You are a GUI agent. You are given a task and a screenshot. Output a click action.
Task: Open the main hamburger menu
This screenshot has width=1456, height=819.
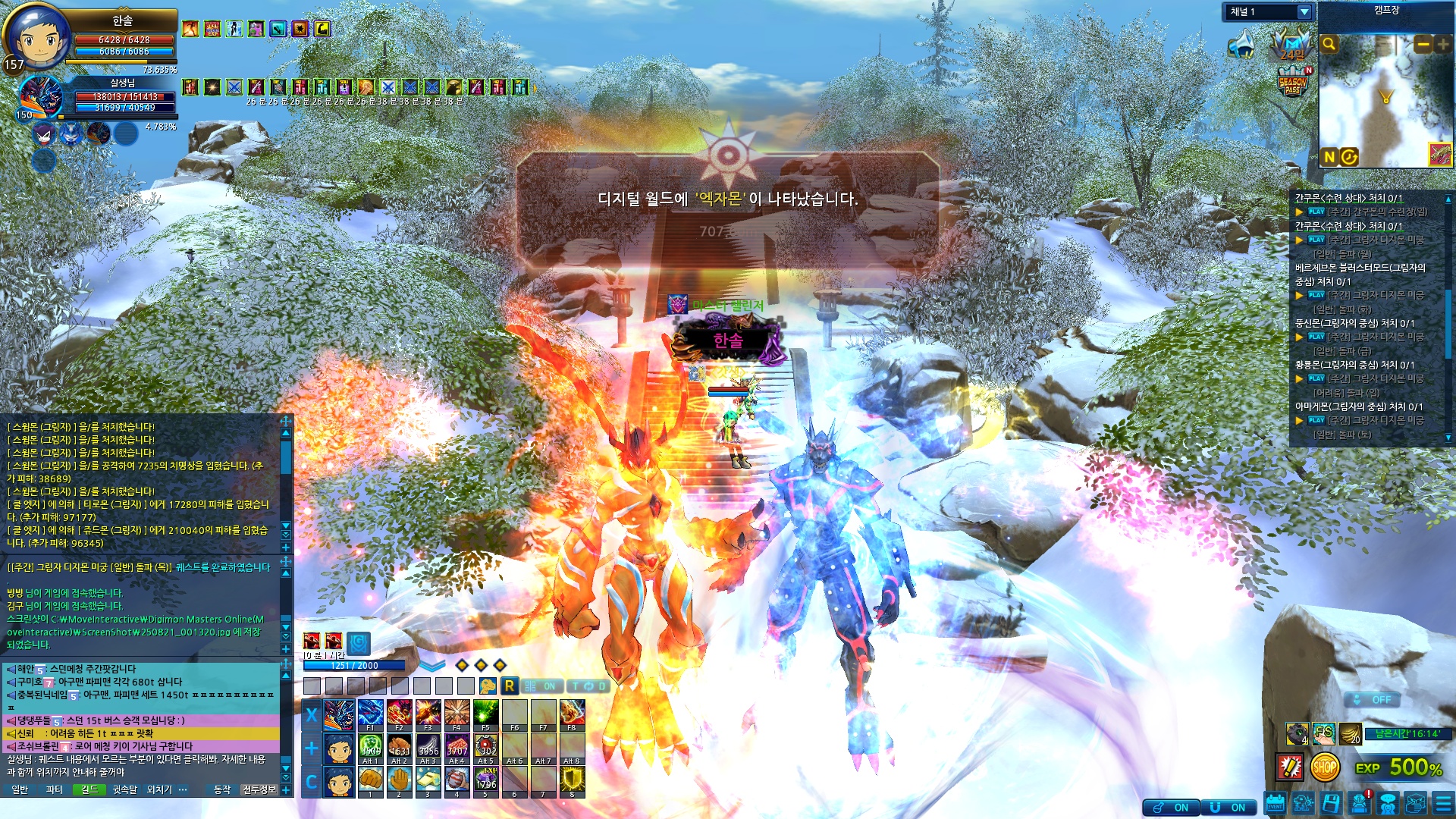pyautogui.click(x=1443, y=804)
